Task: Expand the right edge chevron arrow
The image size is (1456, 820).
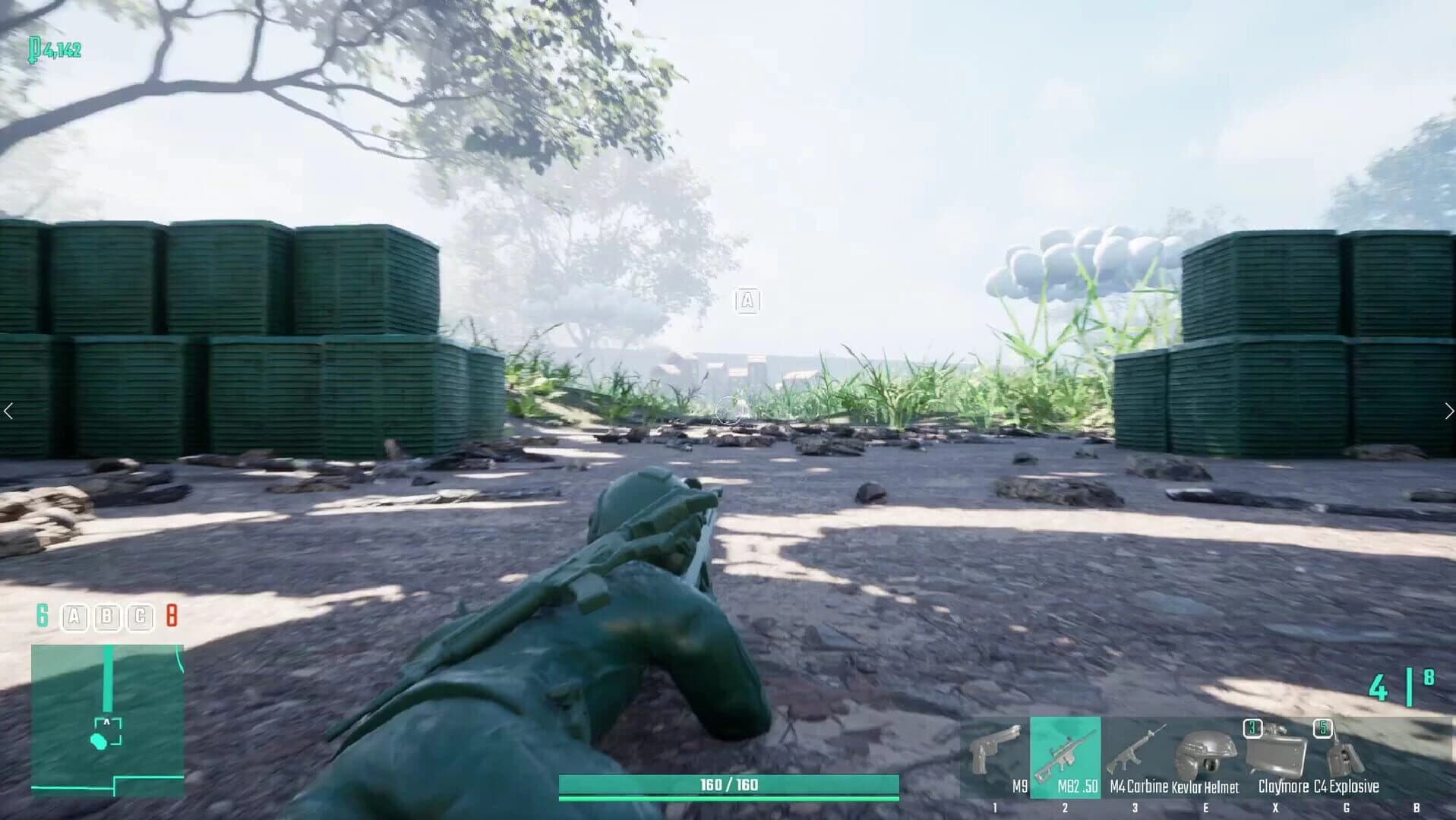Action: click(x=1447, y=410)
